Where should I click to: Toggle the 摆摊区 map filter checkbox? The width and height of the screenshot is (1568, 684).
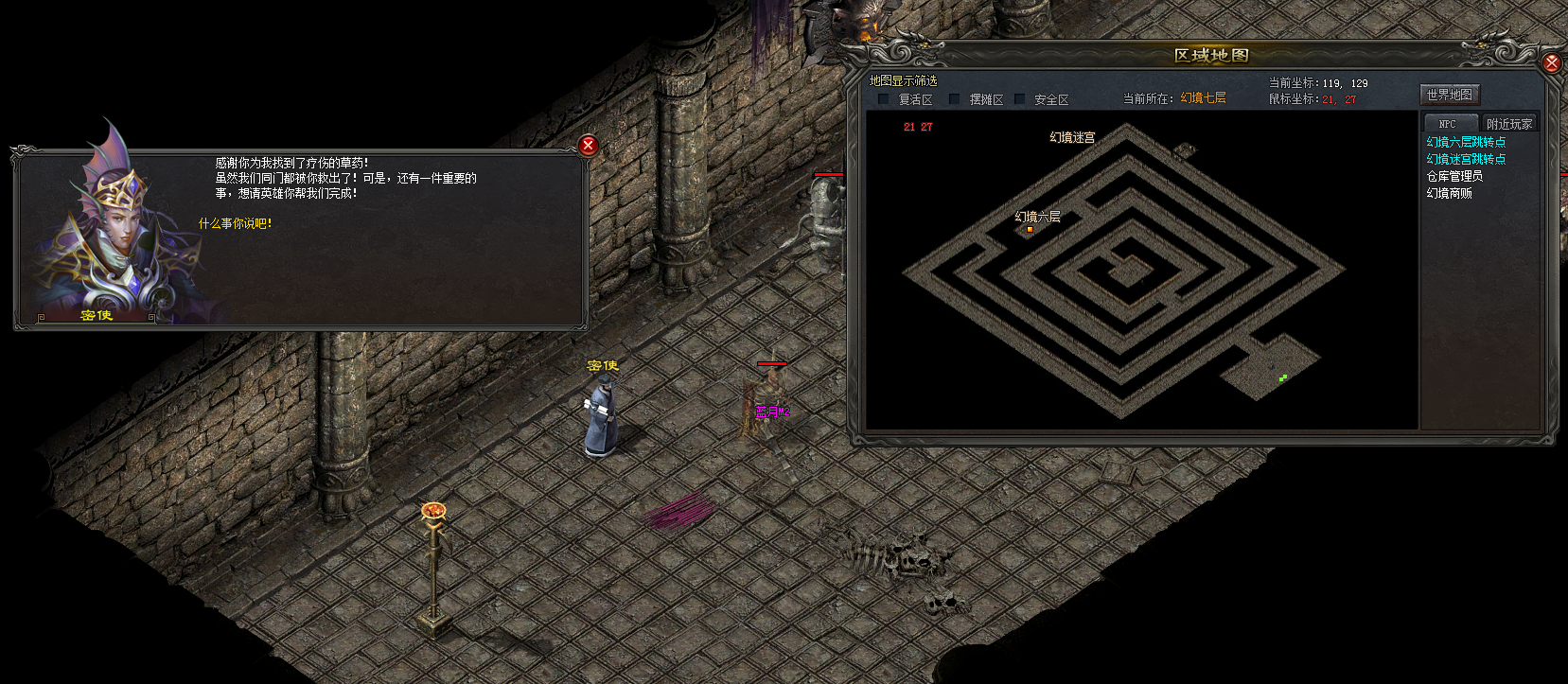[x=955, y=99]
